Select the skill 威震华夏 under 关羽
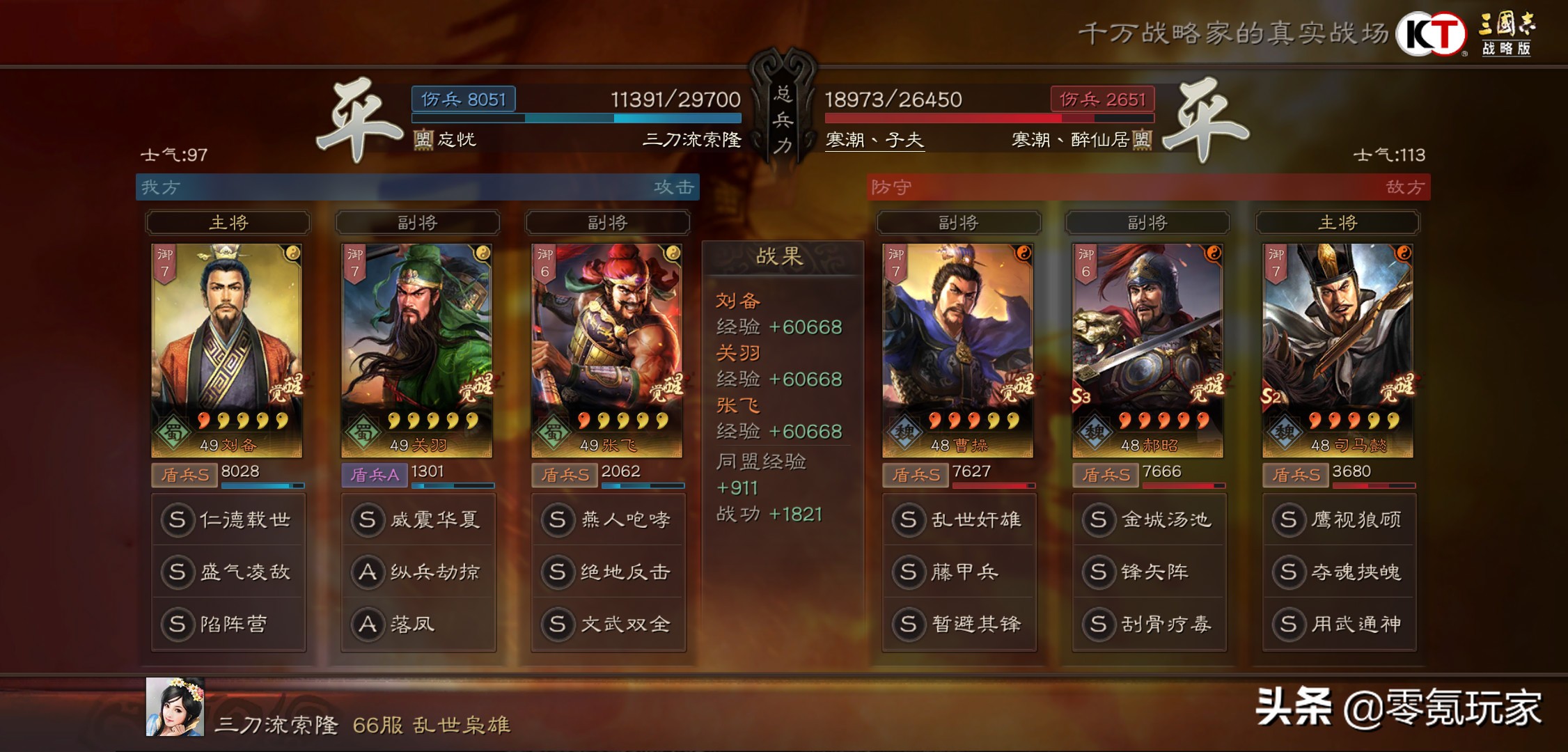This screenshot has width=1568, height=752. (418, 519)
